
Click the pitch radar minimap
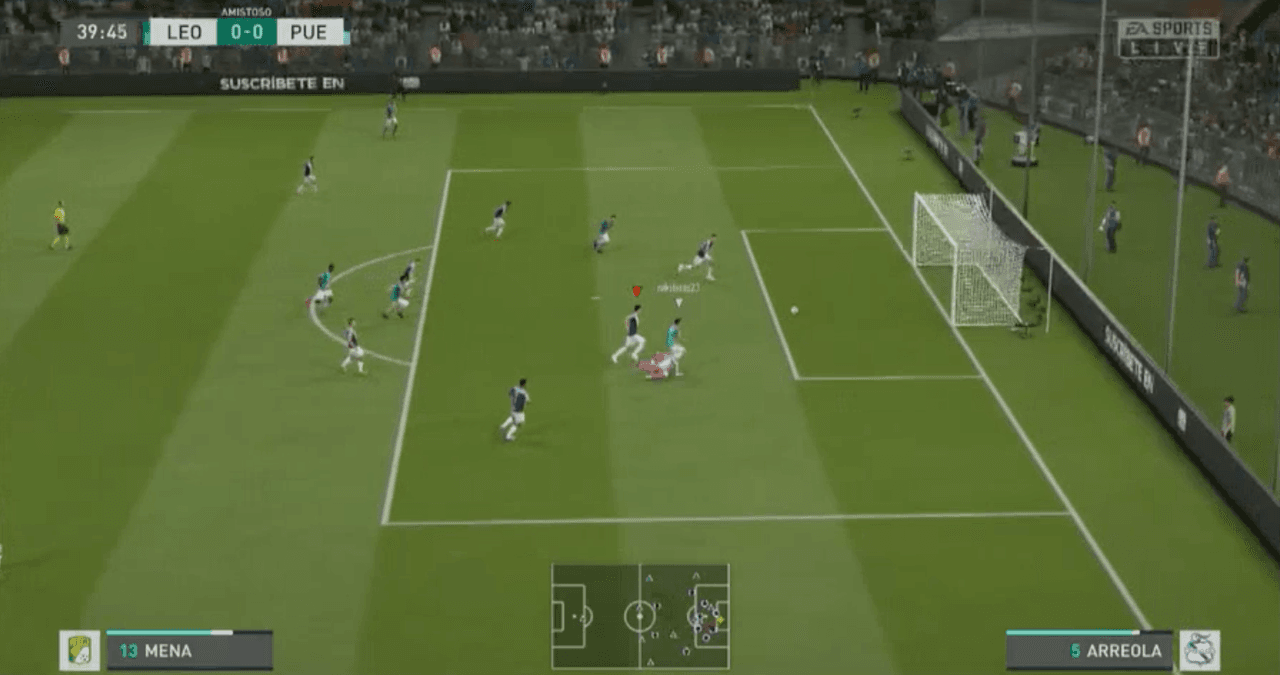click(640, 616)
